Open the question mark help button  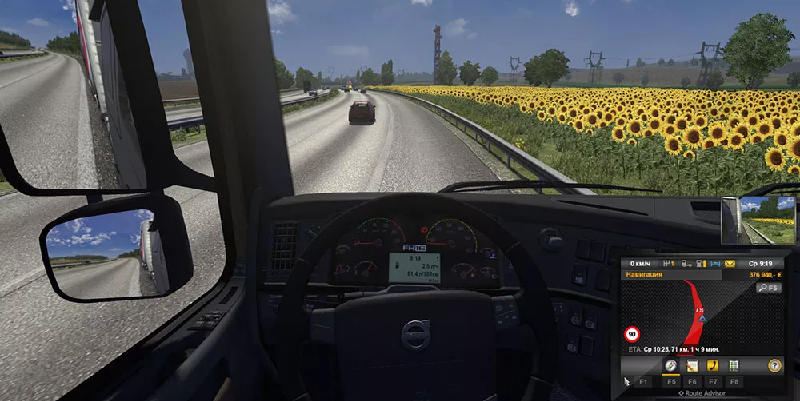pyautogui.click(x=774, y=366)
